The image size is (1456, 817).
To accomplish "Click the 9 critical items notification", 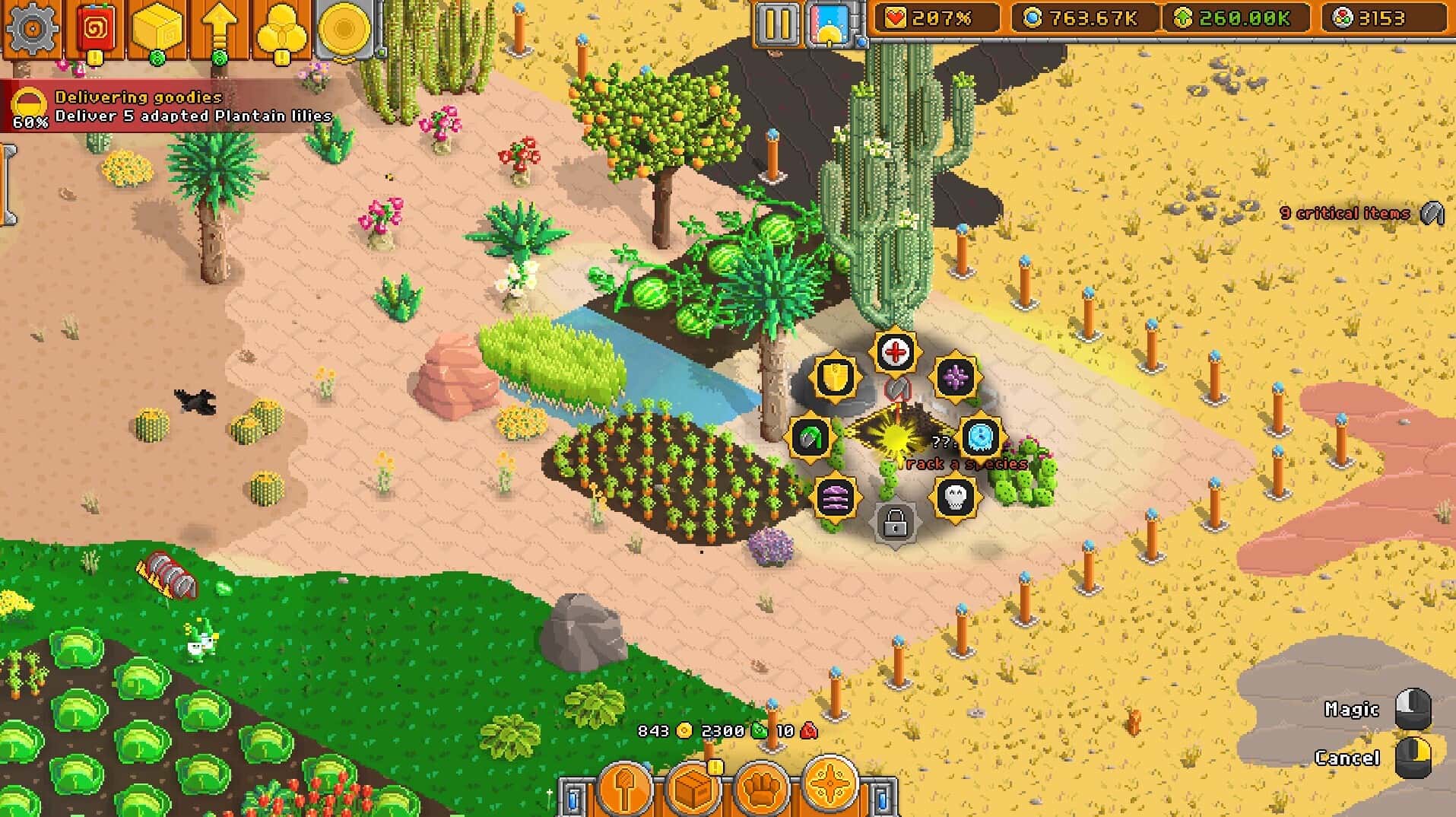I will (x=1346, y=214).
